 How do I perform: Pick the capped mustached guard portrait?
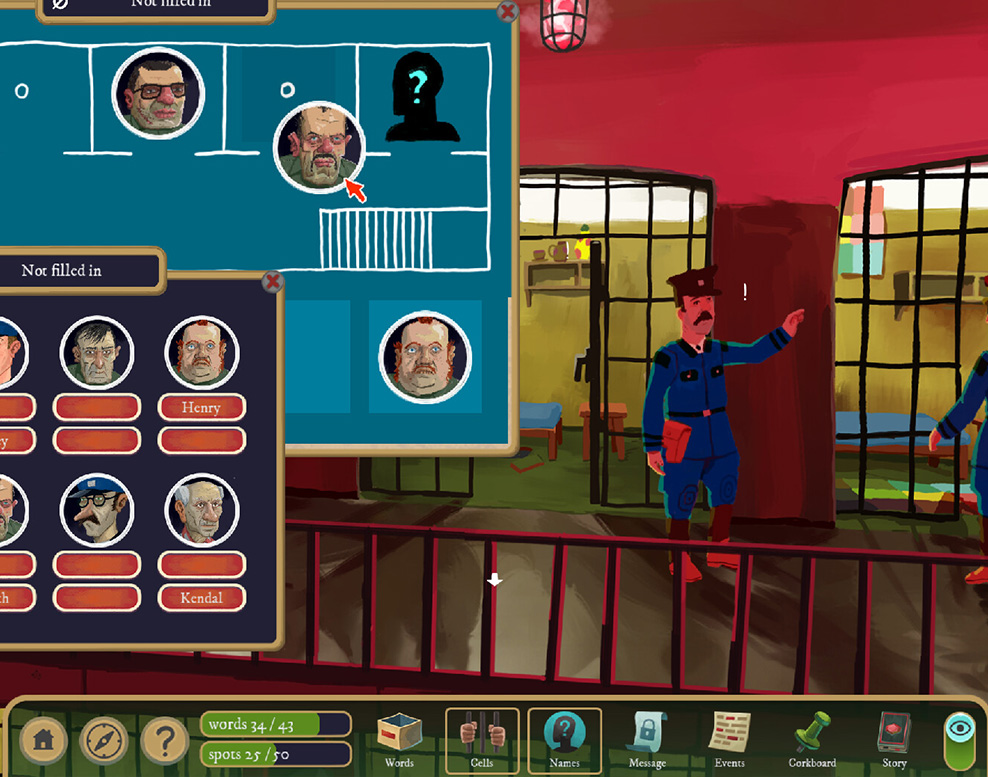97,510
